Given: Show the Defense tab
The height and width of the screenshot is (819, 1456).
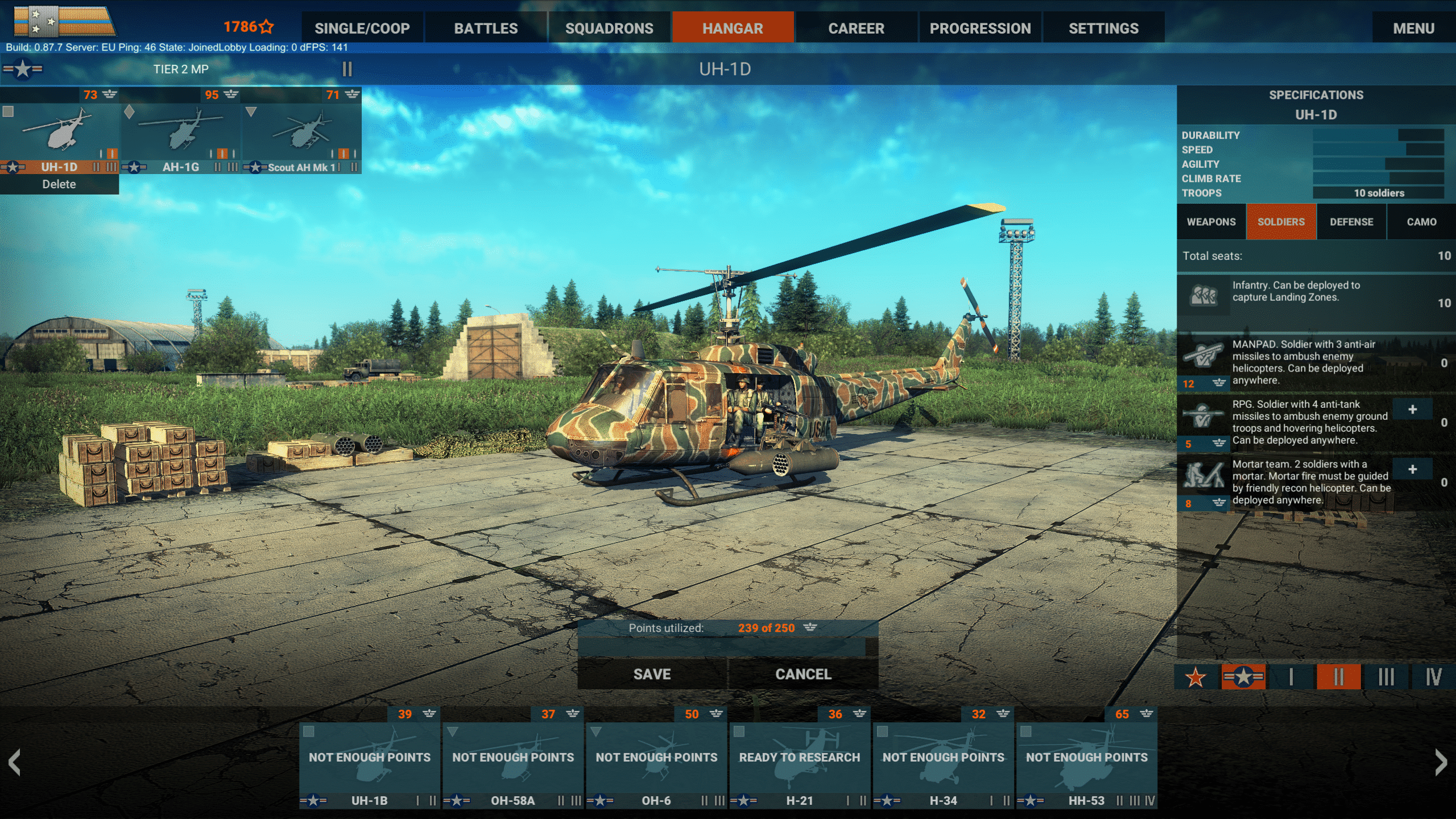Looking at the screenshot, I should 1351,222.
